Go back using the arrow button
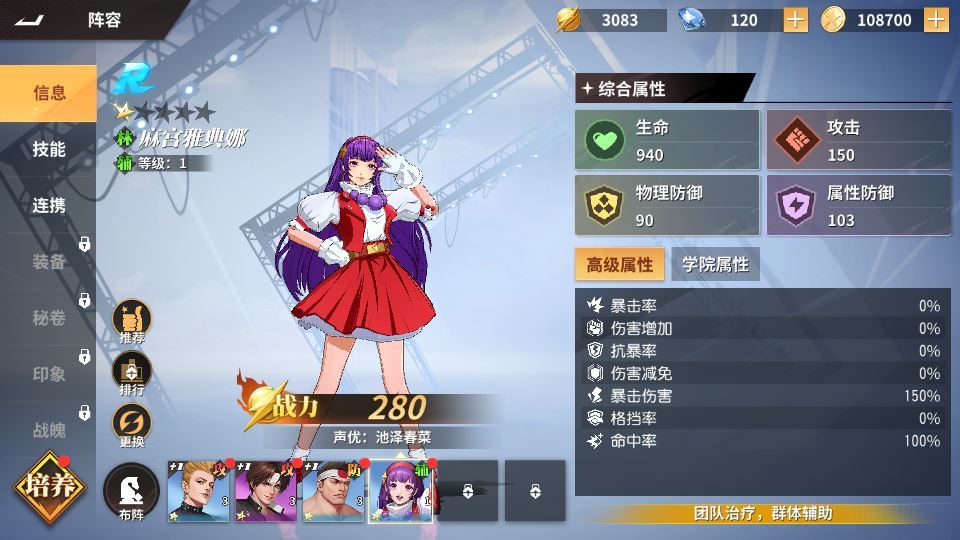 pyautogui.click(x=30, y=20)
